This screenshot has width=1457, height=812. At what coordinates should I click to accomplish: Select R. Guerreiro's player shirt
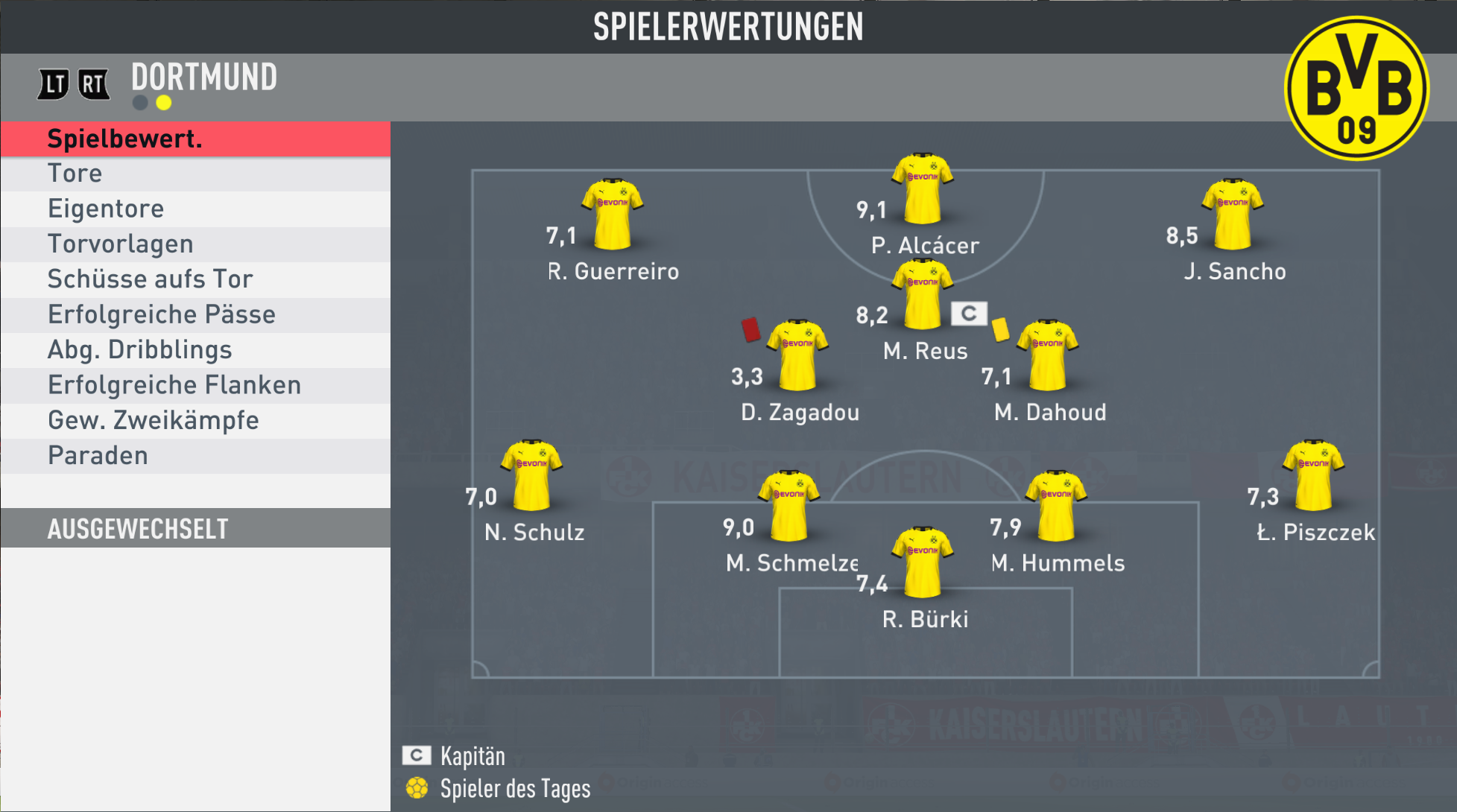[x=612, y=214]
